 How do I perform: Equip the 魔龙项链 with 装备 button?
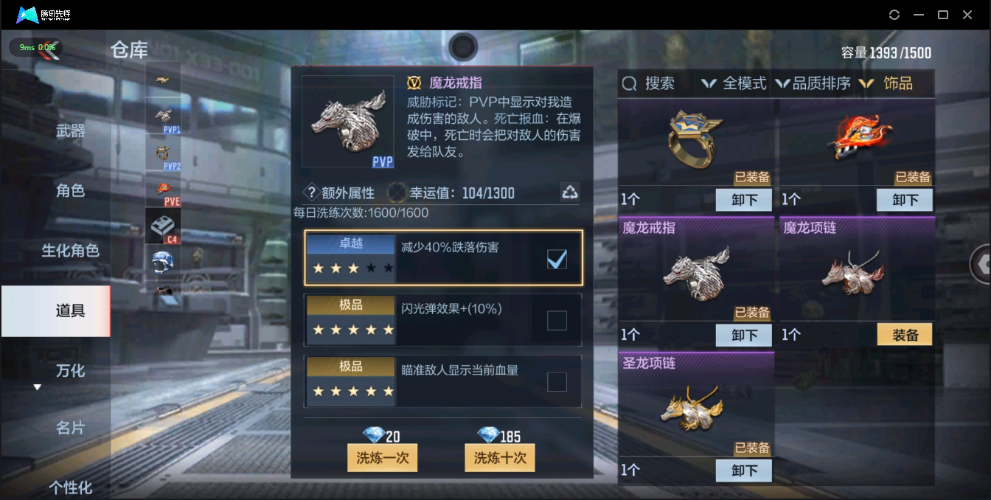click(x=904, y=335)
